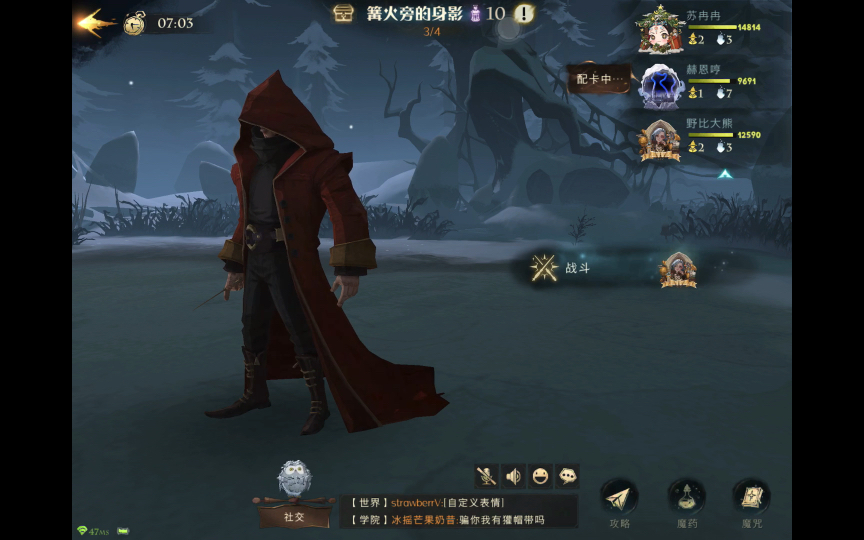Toggle the muted microphone
This screenshot has height=540, width=864.
pyautogui.click(x=487, y=476)
